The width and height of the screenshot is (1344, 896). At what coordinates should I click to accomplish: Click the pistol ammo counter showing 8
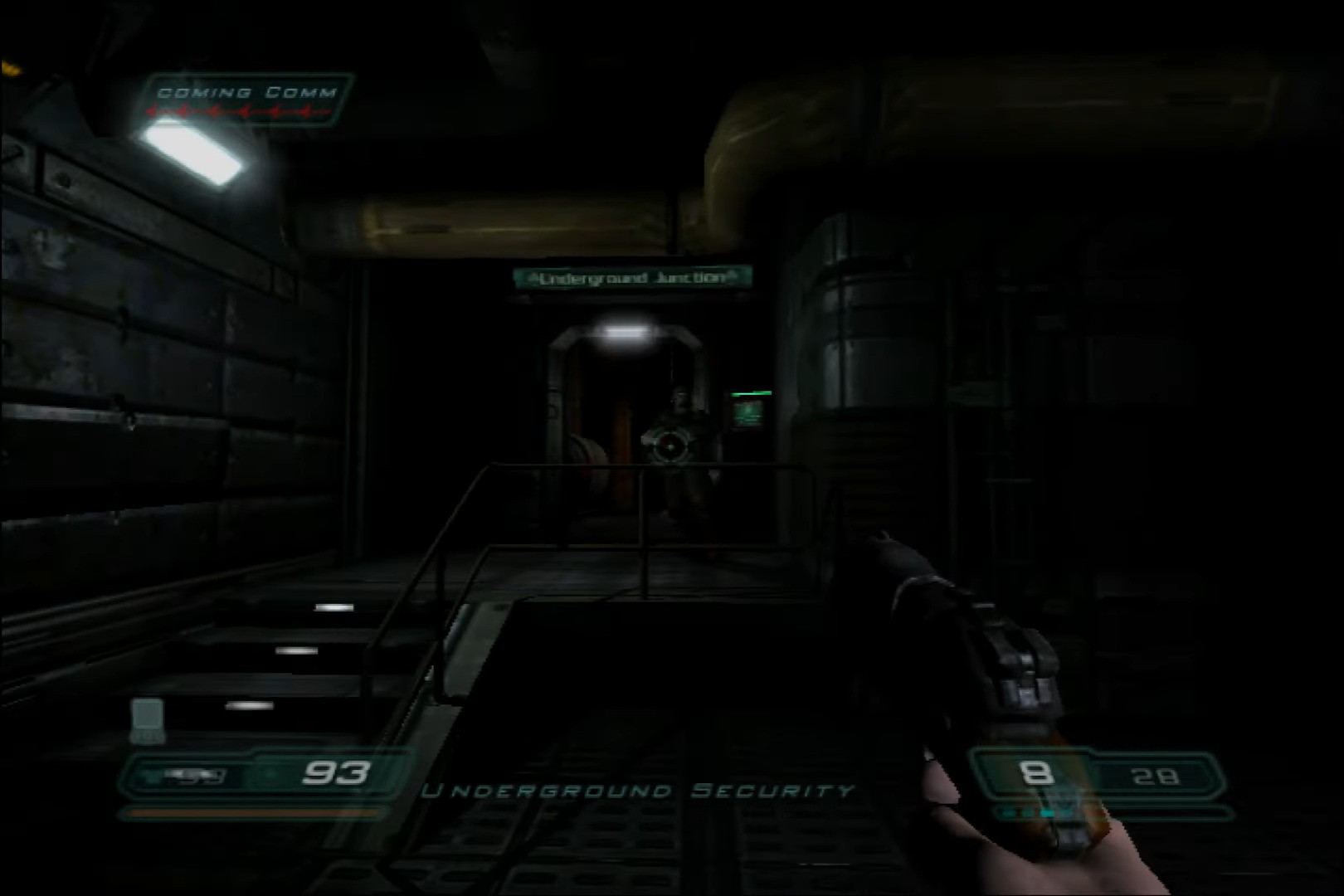(1035, 775)
